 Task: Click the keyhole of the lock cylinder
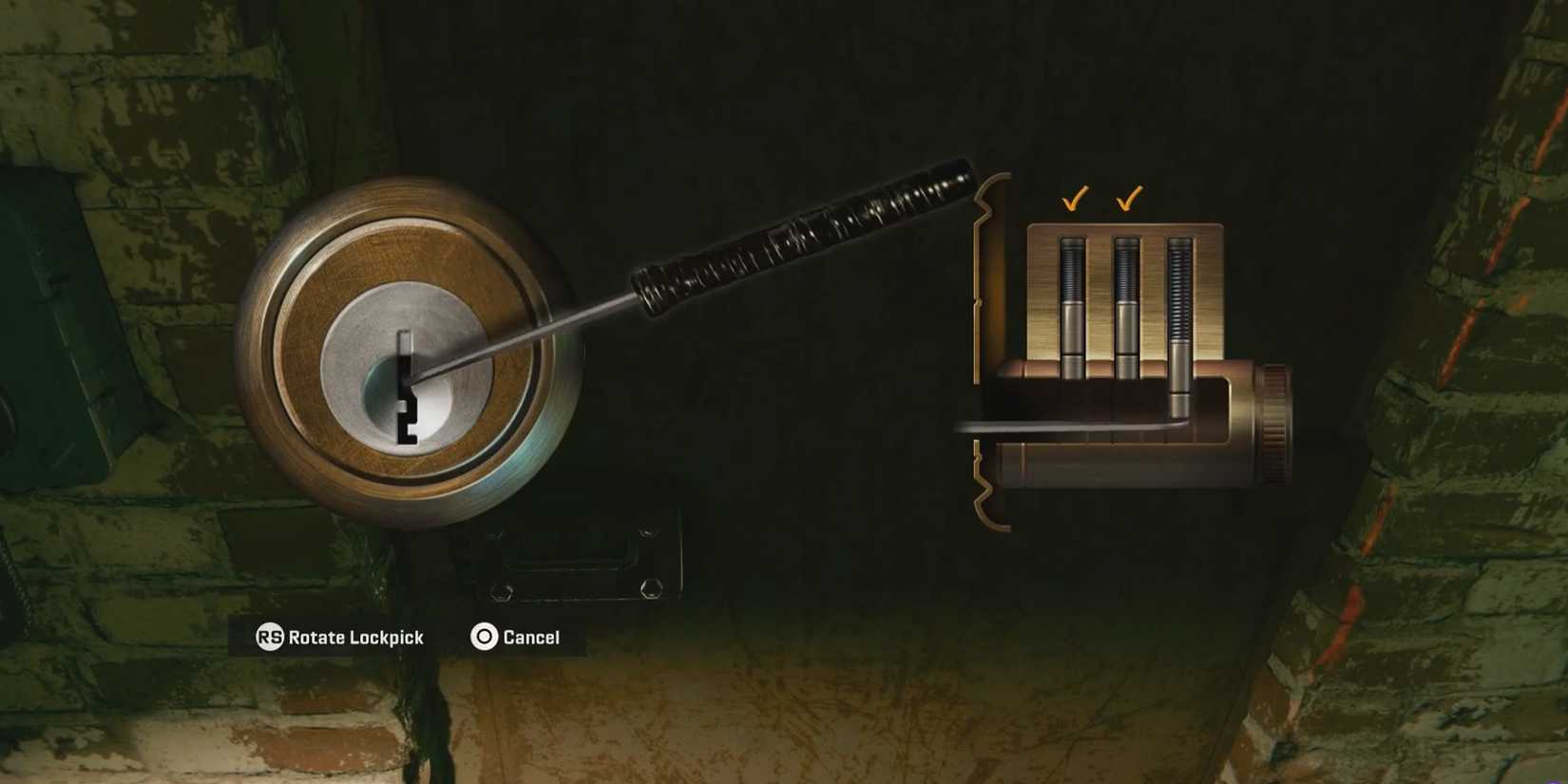(x=409, y=390)
